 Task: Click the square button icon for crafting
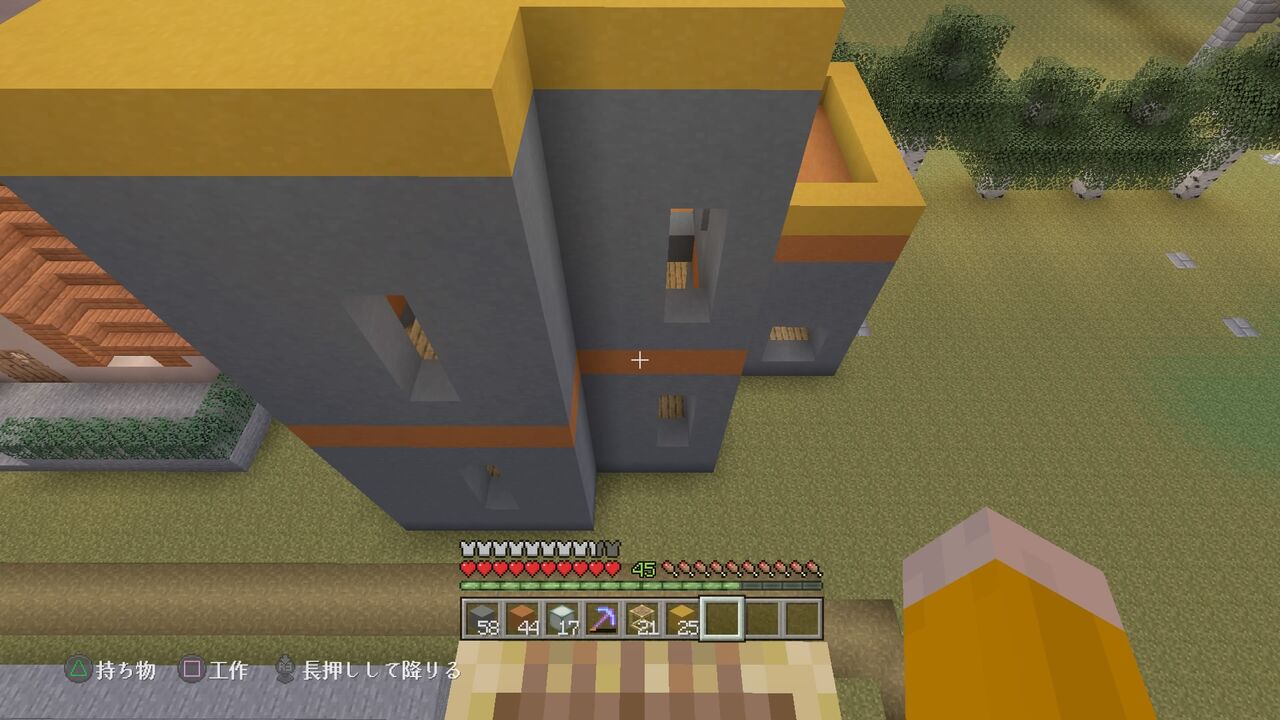click(192, 666)
